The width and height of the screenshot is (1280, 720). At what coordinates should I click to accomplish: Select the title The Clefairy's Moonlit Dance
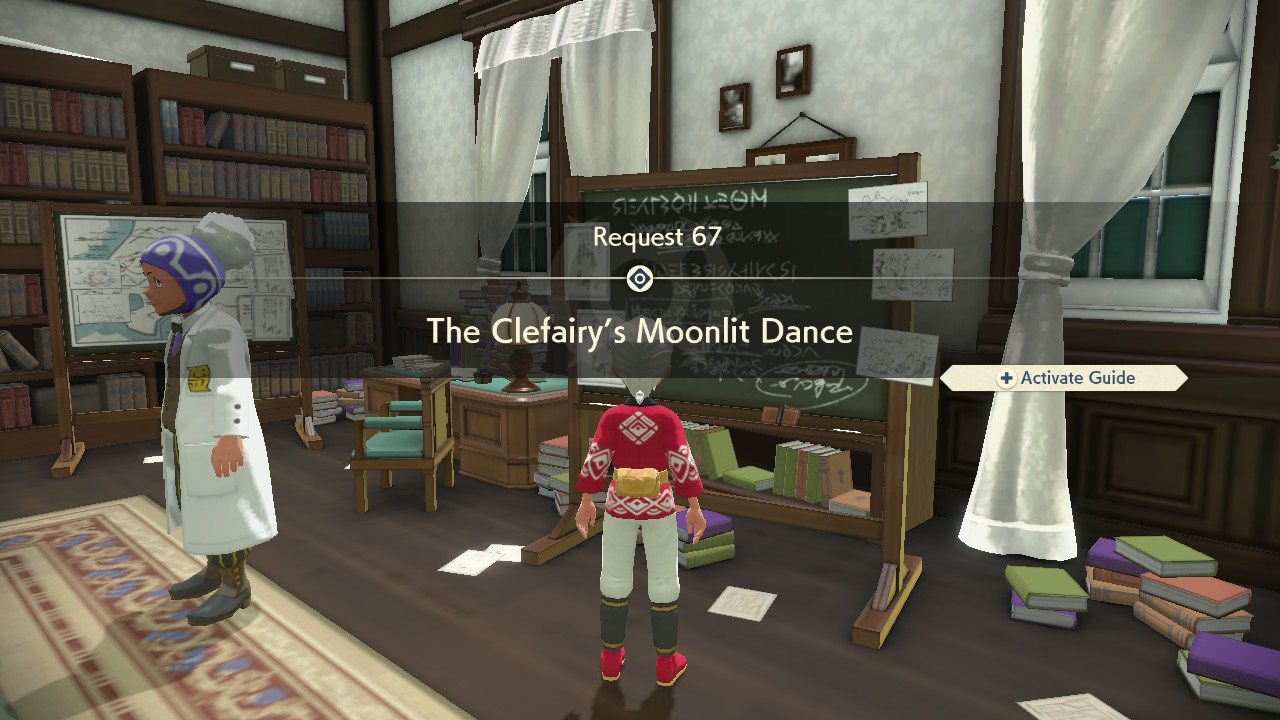(x=640, y=332)
